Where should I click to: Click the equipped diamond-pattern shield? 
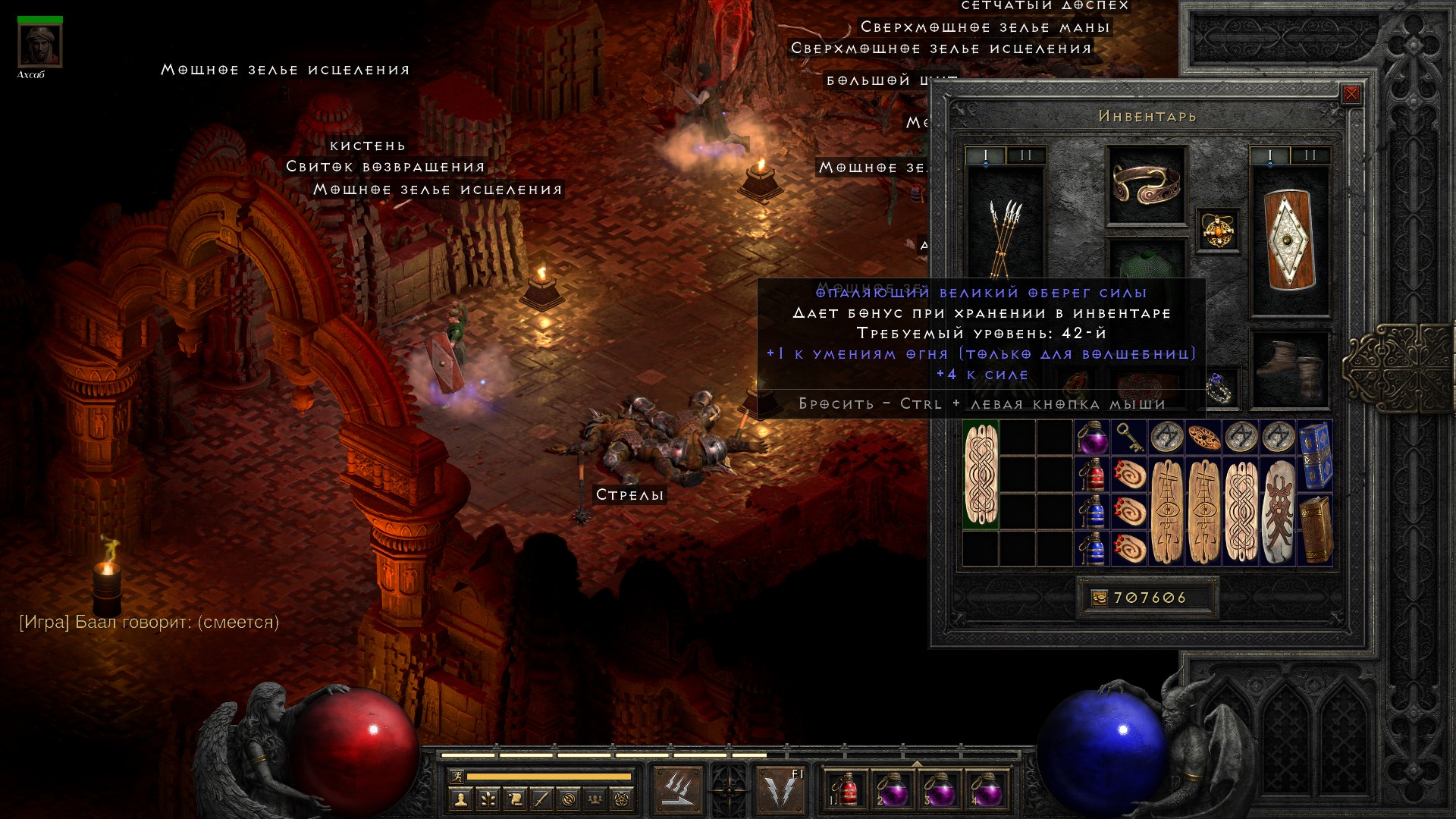pos(1289,240)
